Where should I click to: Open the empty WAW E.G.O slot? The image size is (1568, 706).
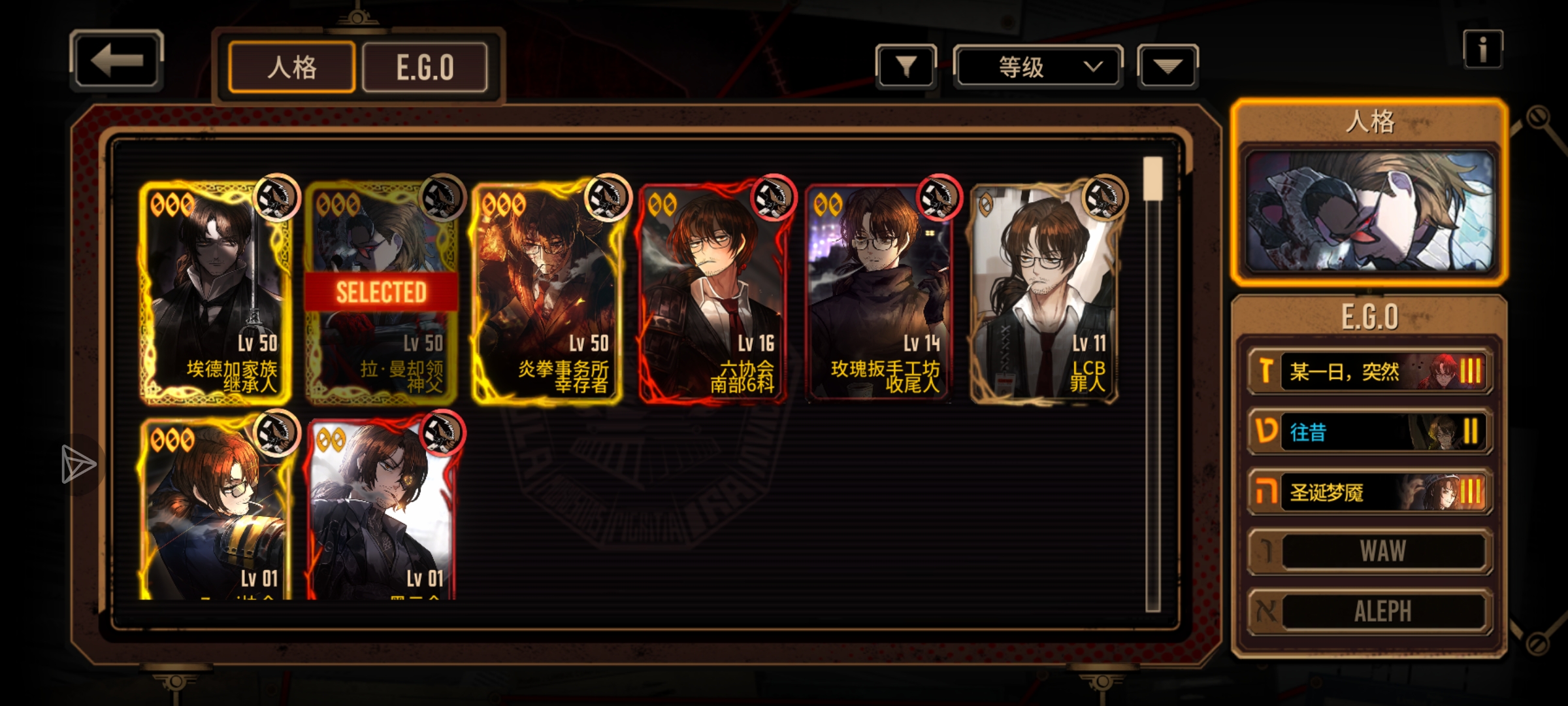point(1370,551)
